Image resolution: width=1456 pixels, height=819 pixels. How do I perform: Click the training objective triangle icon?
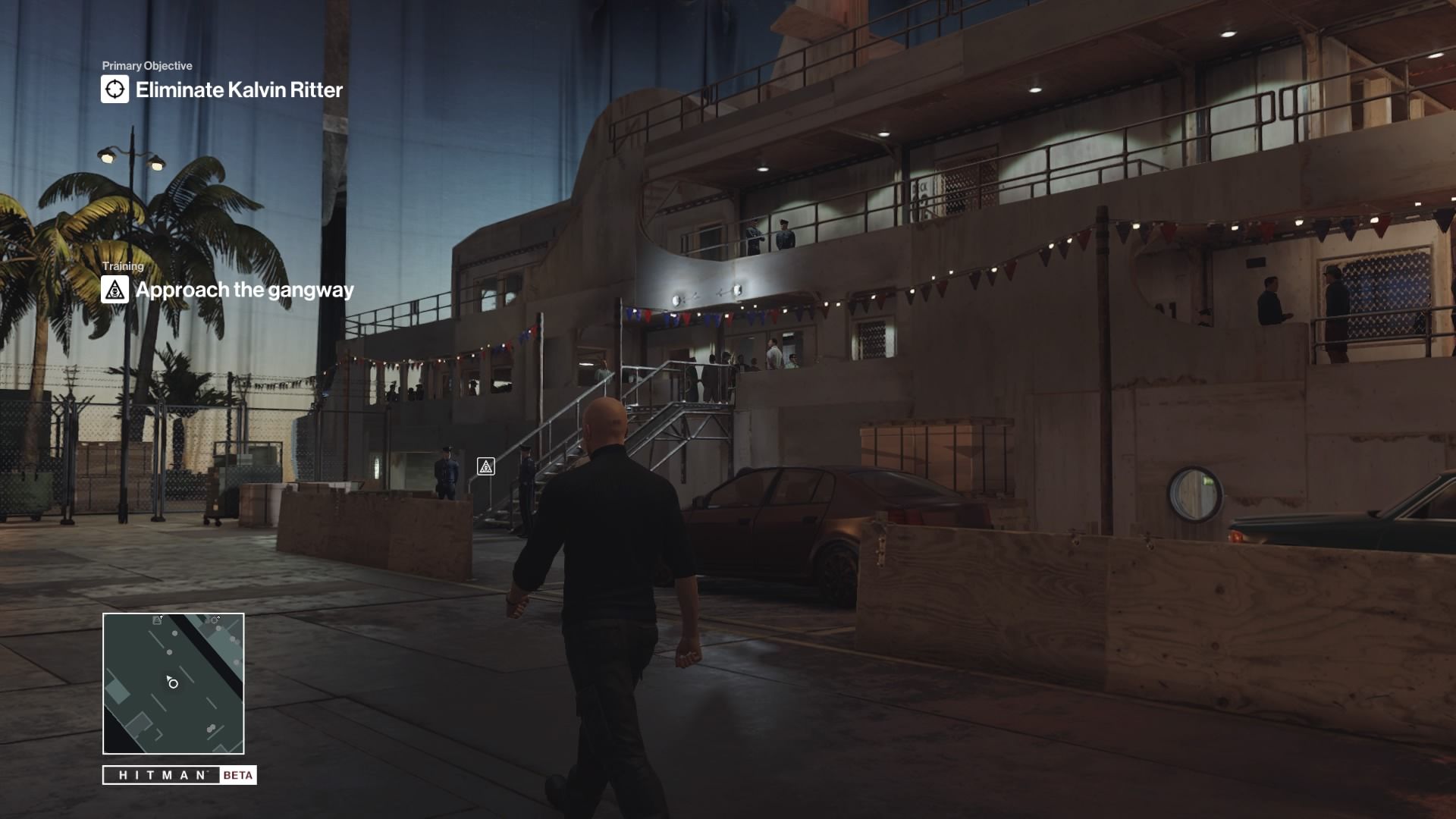tap(115, 290)
